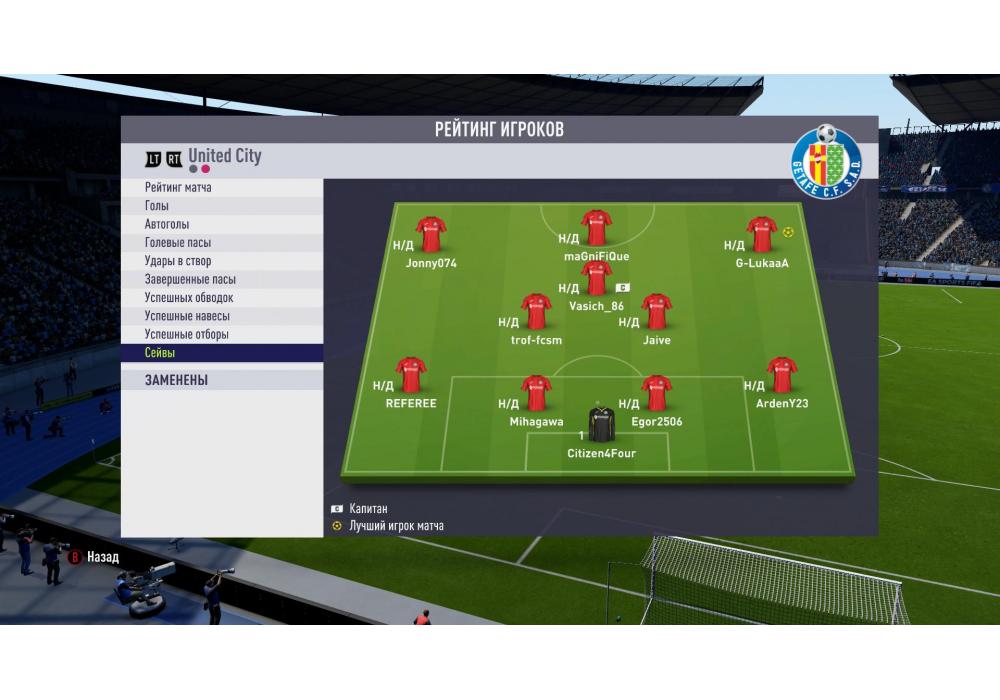Select Удары в створ in the list
Viewport: 1000px width, 700px height.
tap(222, 261)
